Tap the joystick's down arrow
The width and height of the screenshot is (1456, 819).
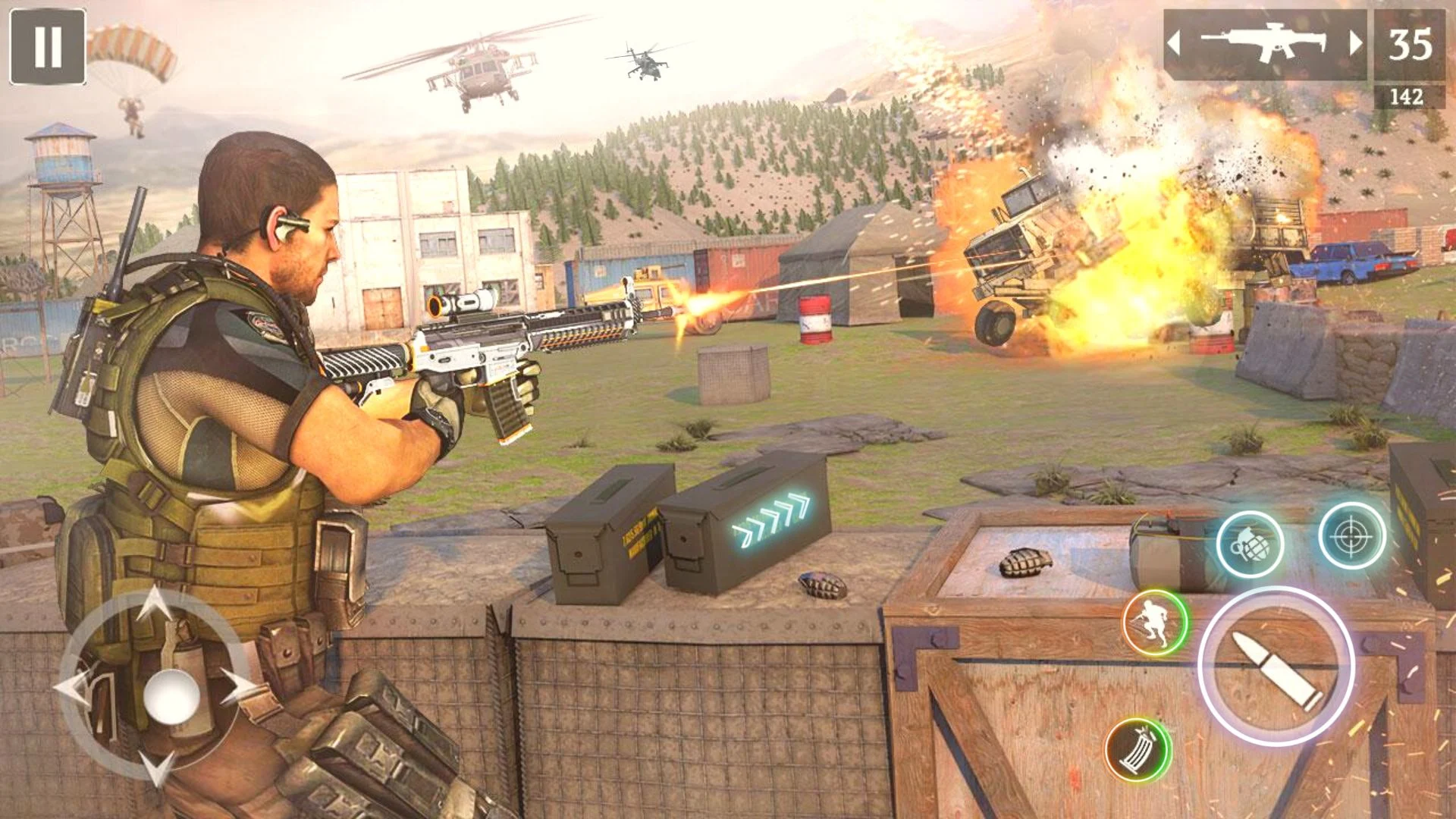point(158,767)
